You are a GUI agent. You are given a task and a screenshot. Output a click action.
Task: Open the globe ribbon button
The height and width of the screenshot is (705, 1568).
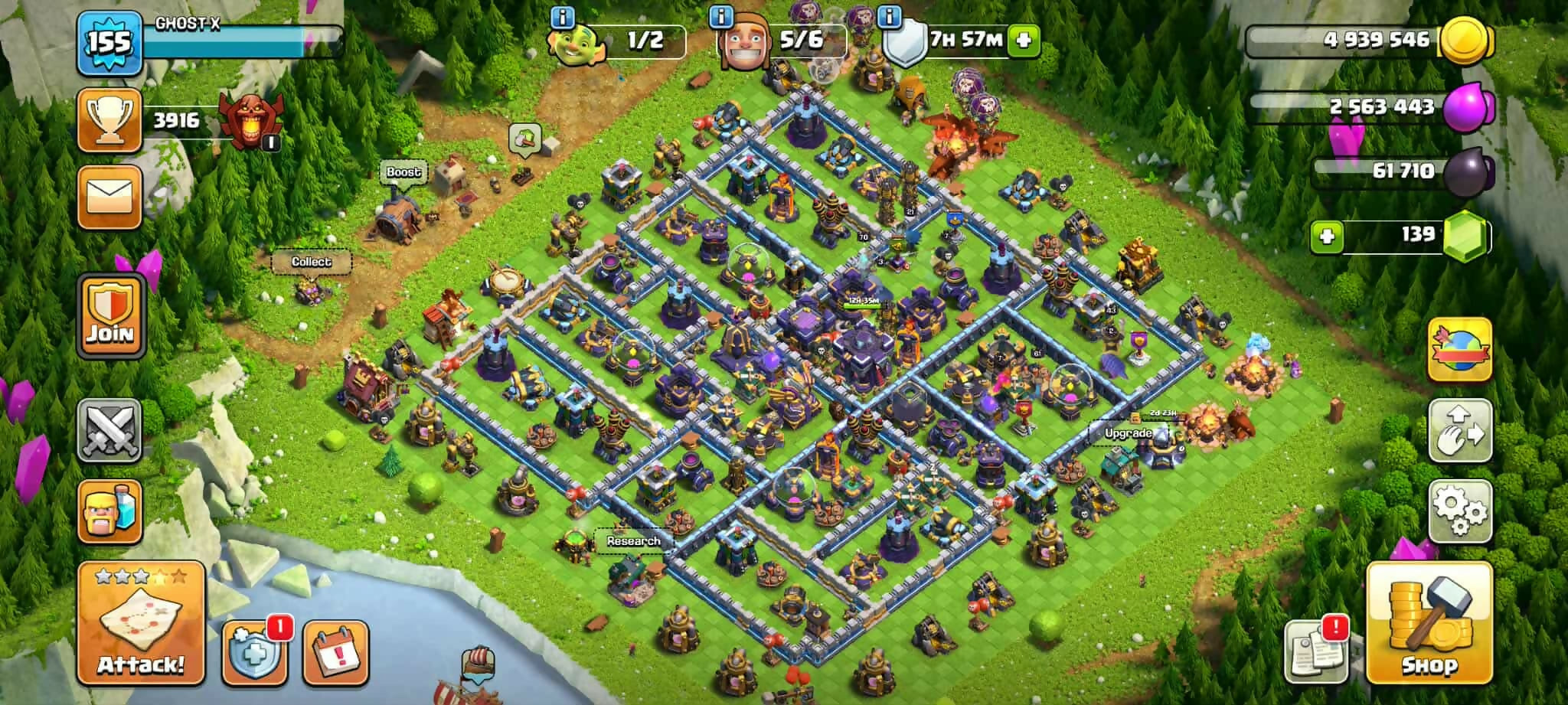pos(1460,350)
